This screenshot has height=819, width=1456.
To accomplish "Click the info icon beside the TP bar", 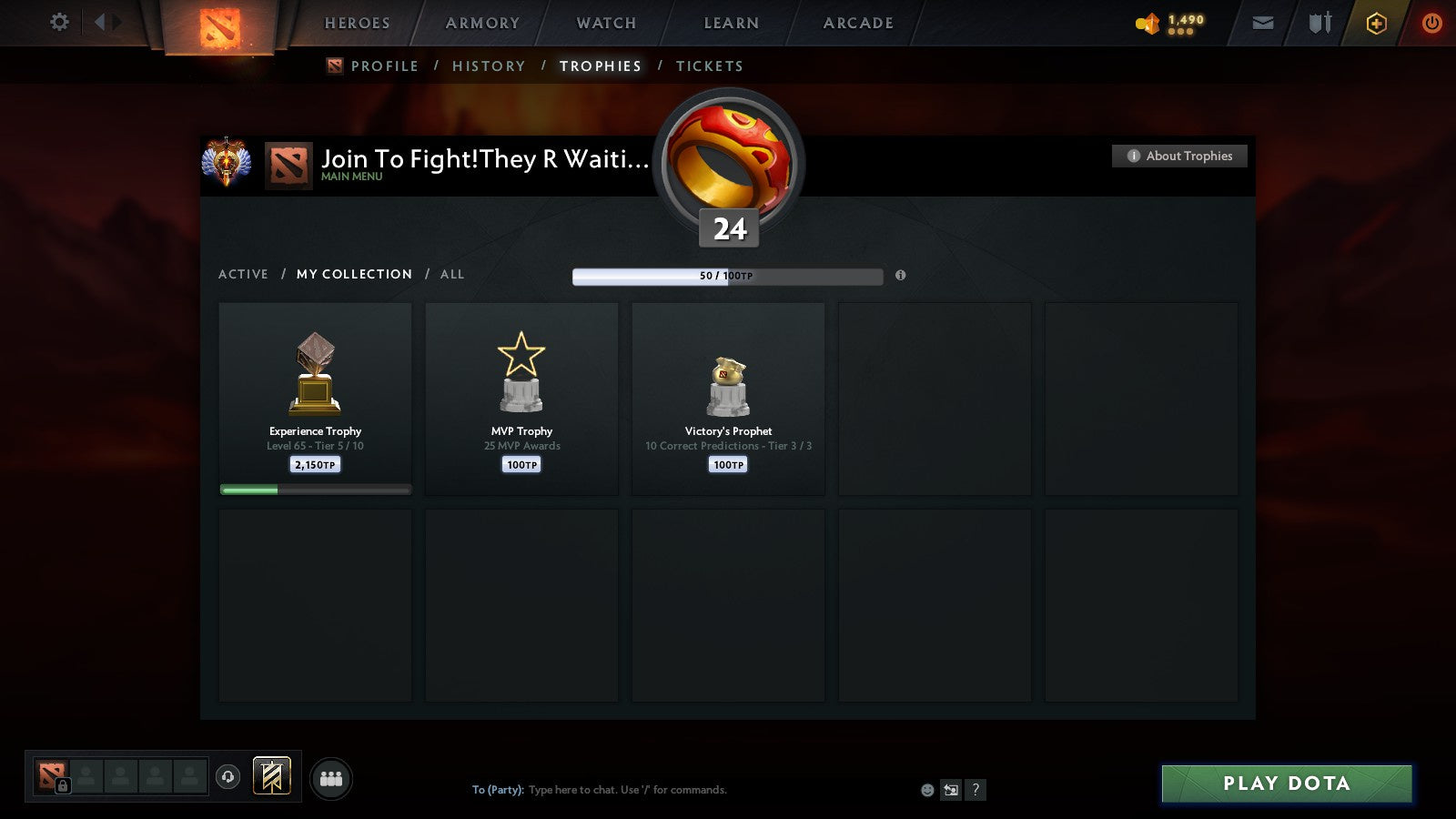I will (901, 277).
